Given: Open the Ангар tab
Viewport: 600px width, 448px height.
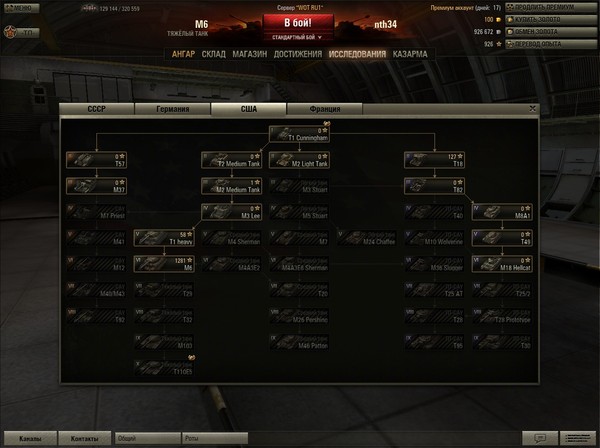Looking at the screenshot, I should (183, 54).
